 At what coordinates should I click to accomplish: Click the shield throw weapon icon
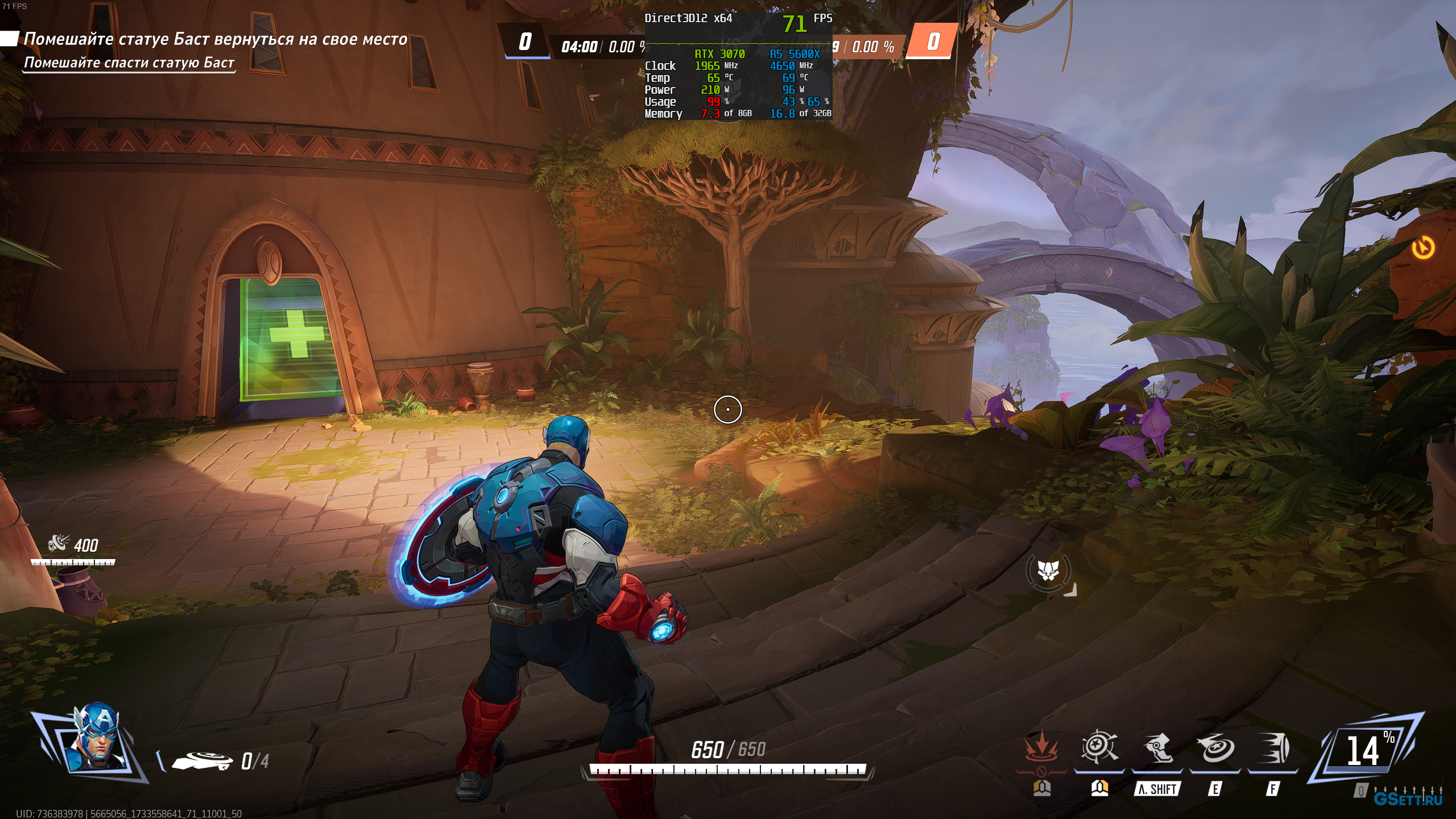(202, 760)
